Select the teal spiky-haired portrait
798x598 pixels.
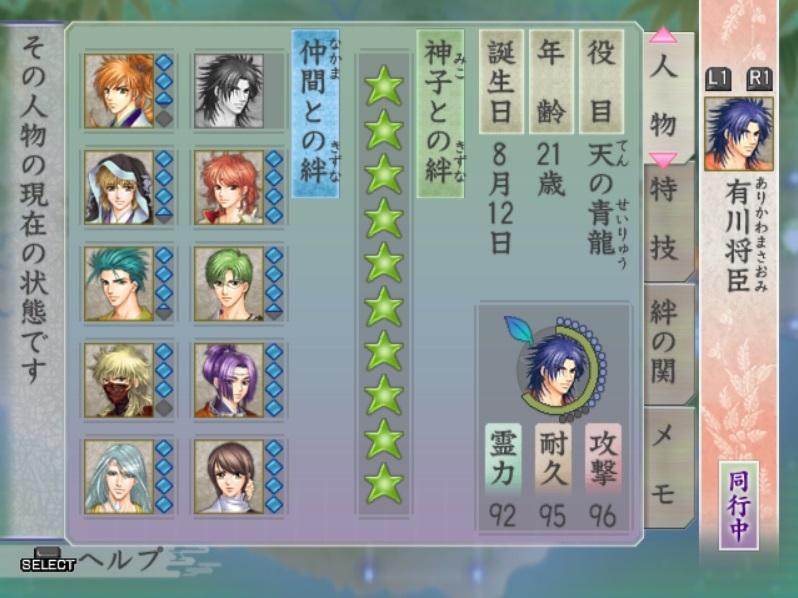pos(119,283)
